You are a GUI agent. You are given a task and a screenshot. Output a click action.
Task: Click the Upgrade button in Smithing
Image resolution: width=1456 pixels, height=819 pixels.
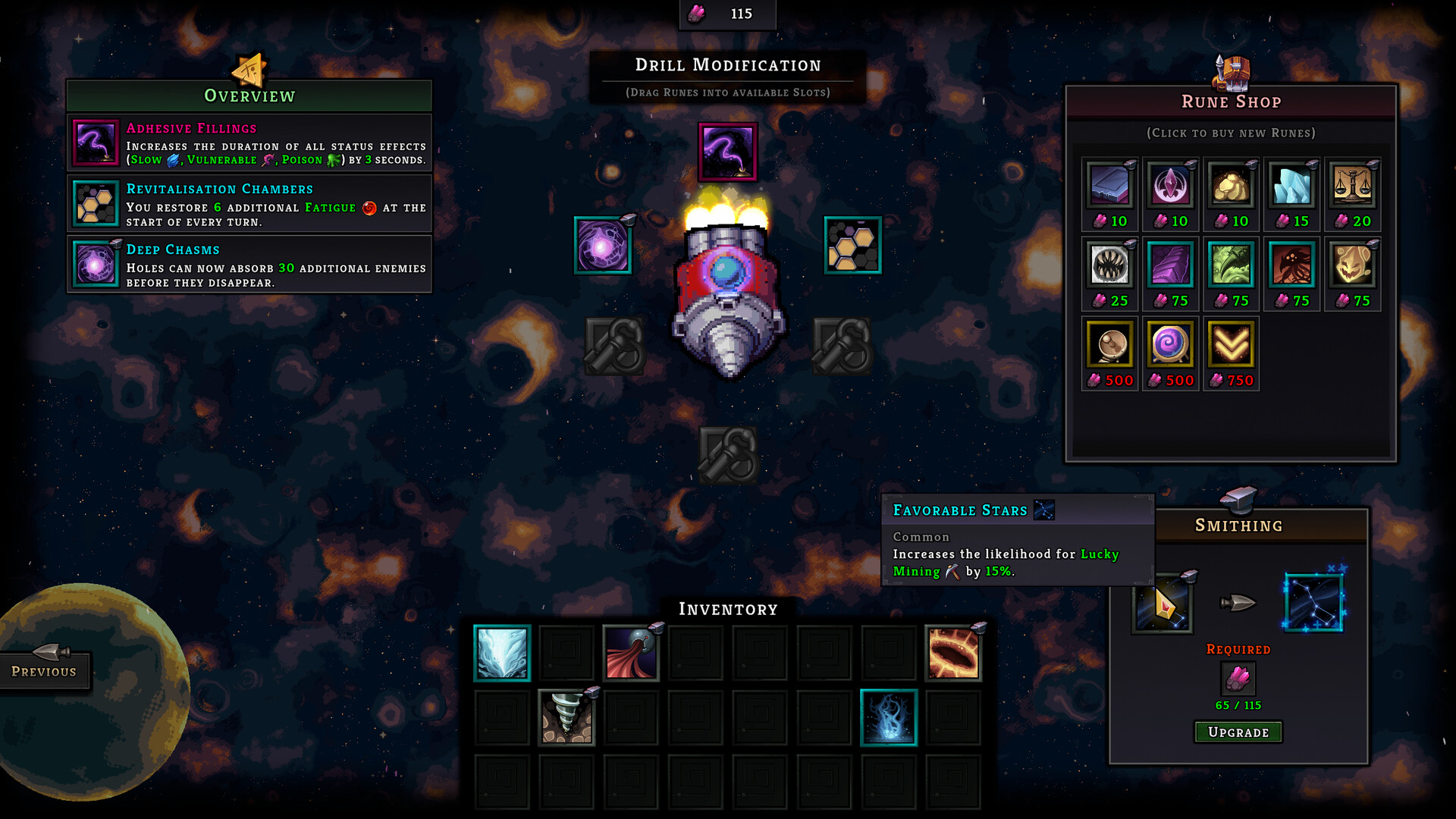(x=1238, y=732)
